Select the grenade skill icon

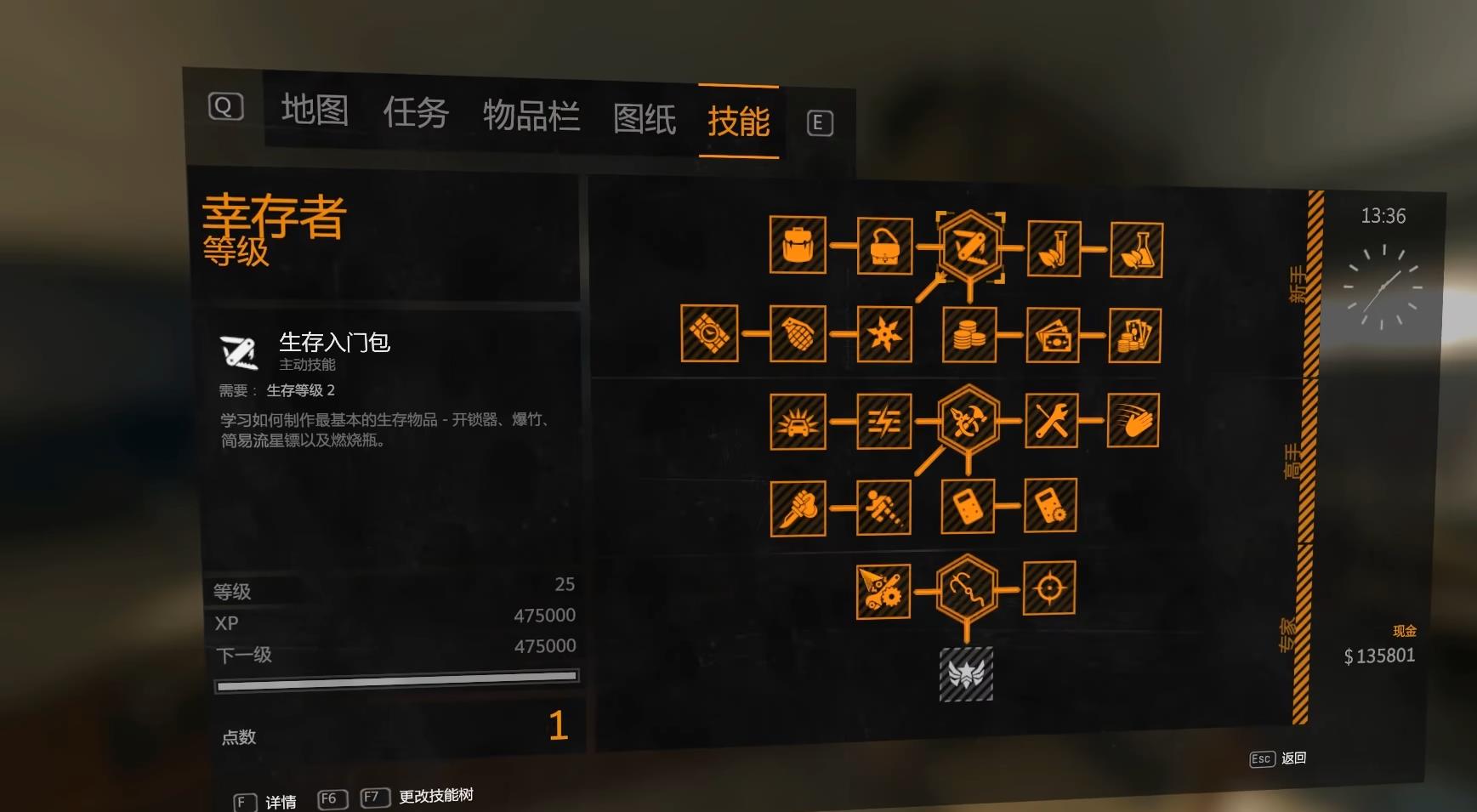(x=798, y=334)
